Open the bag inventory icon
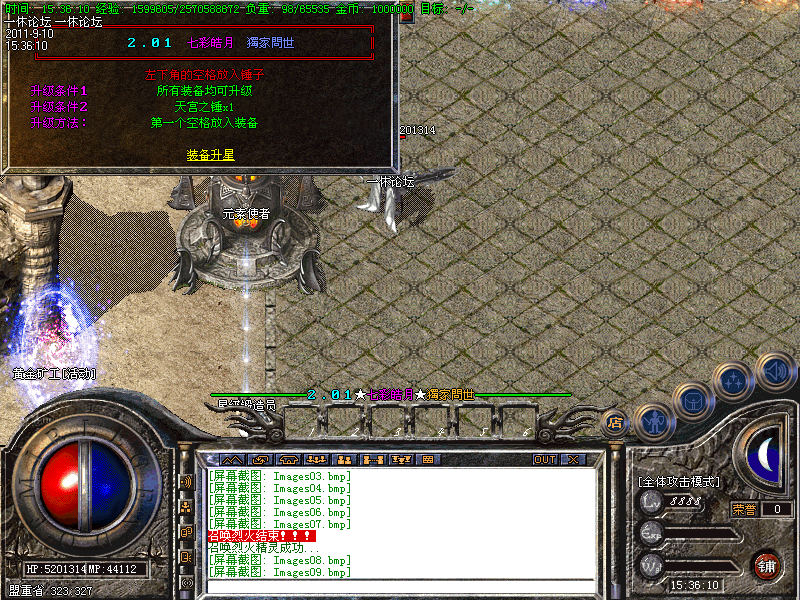Image resolution: width=800 pixels, height=600 pixels. pos(693,402)
